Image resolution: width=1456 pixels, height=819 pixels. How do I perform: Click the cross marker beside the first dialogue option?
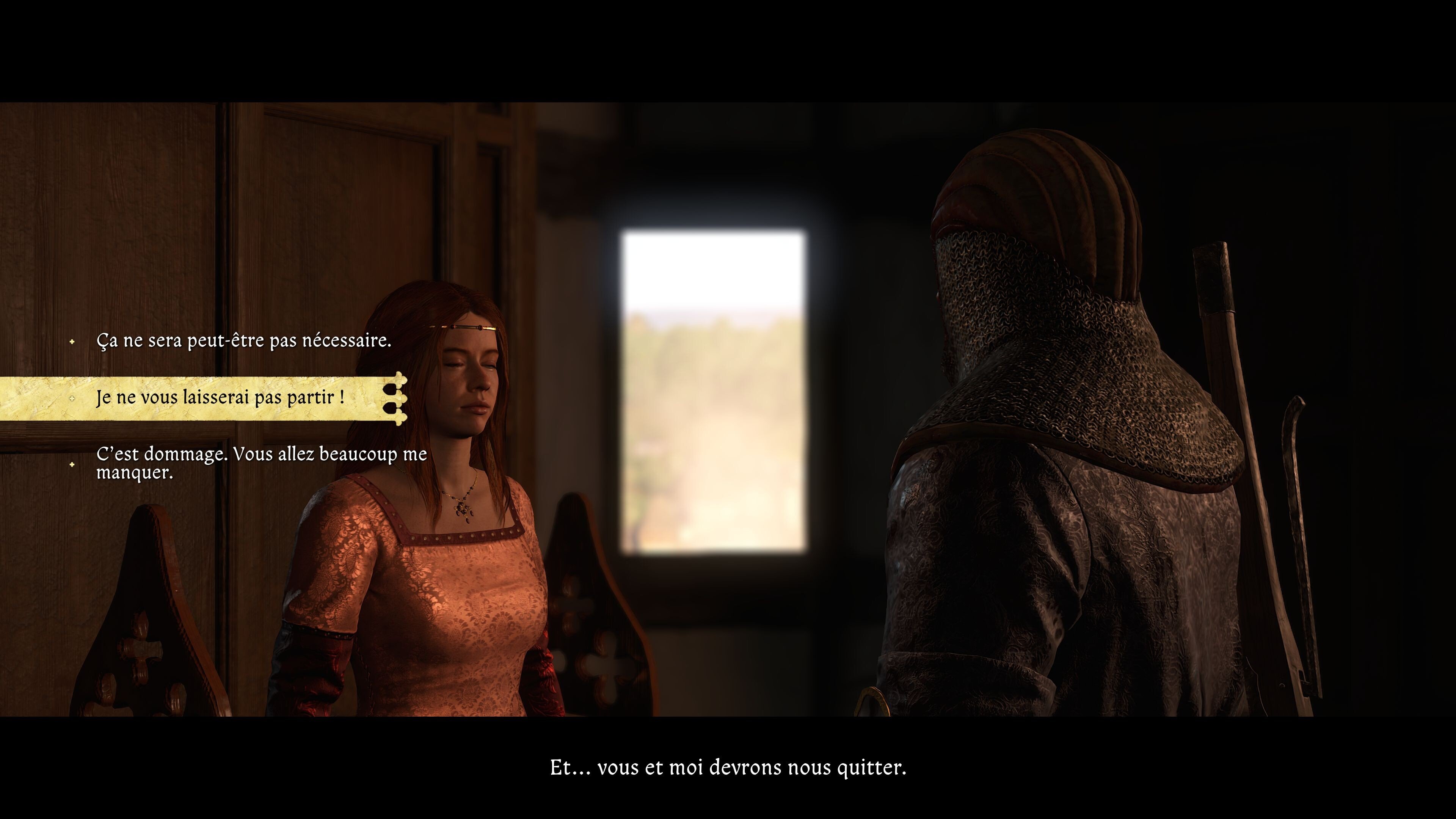click(x=72, y=341)
